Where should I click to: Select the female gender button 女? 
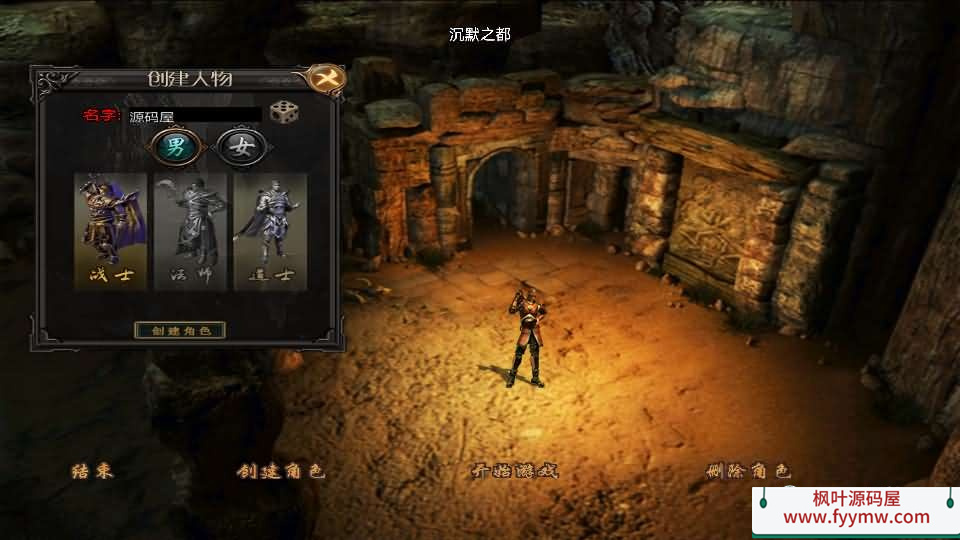[240, 149]
